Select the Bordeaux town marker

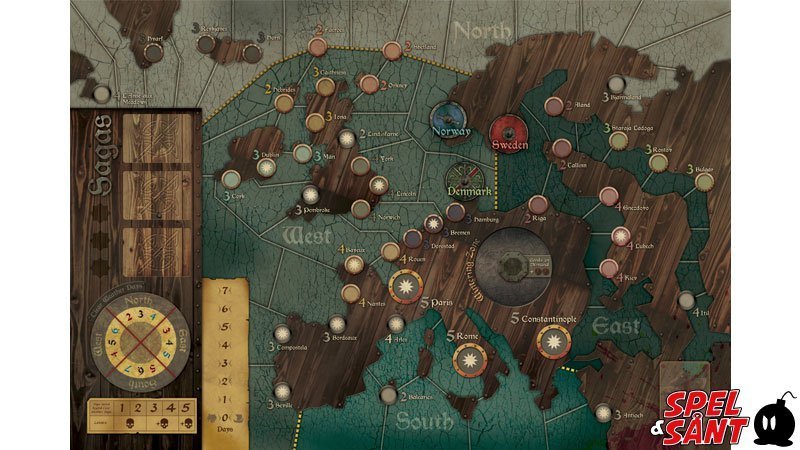click(338, 324)
